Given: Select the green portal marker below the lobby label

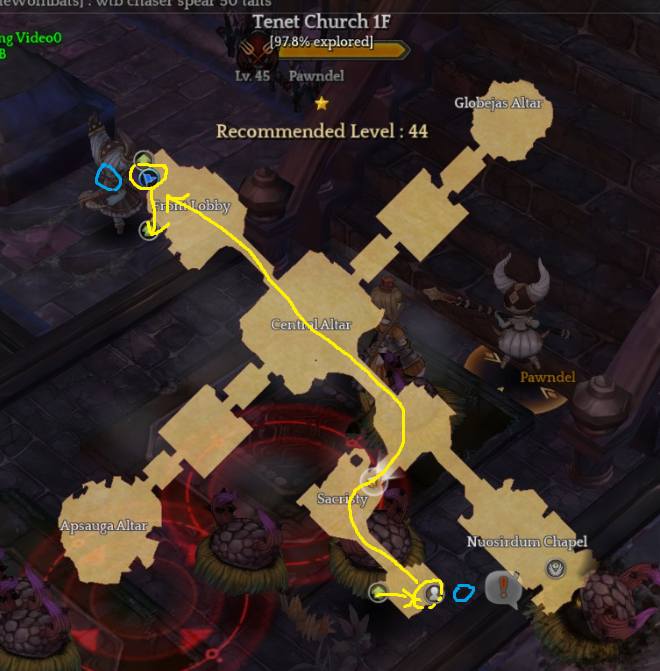Looking at the screenshot, I should (x=148, y=230).
